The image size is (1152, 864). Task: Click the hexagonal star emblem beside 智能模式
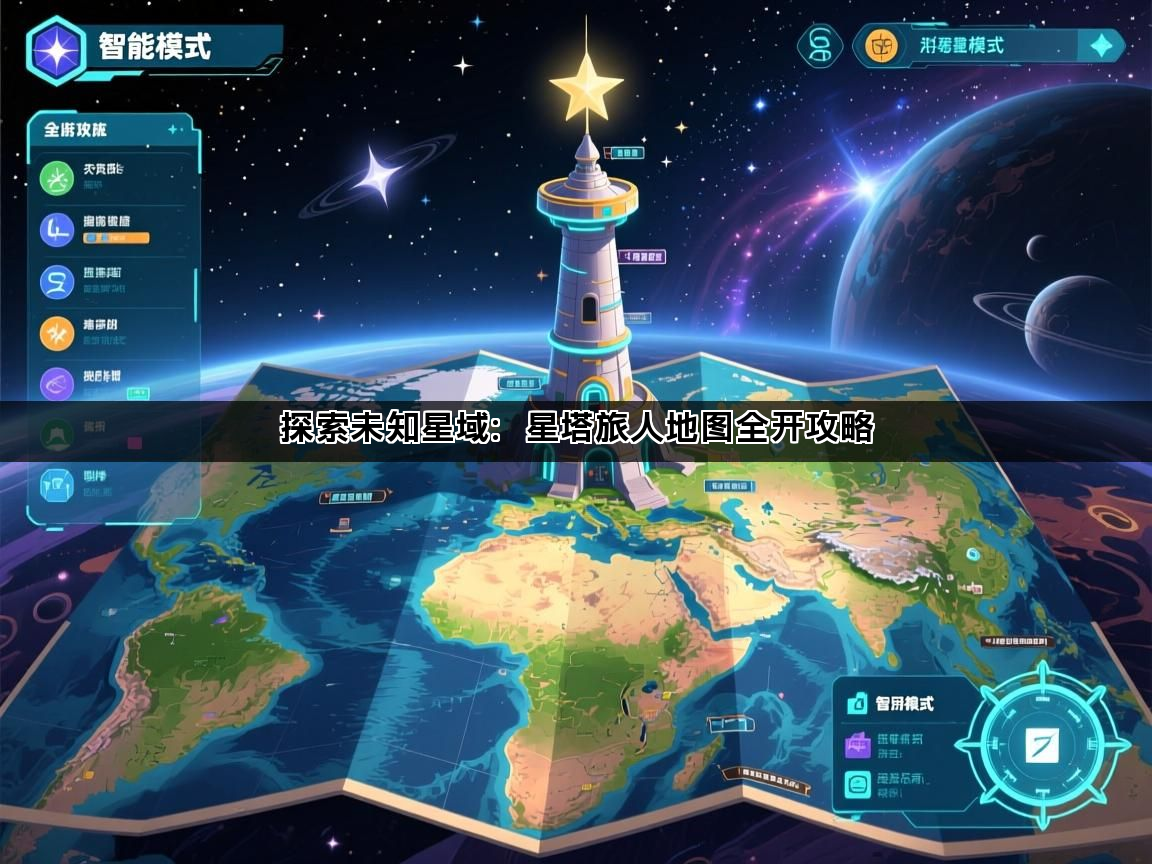(57, 49)
